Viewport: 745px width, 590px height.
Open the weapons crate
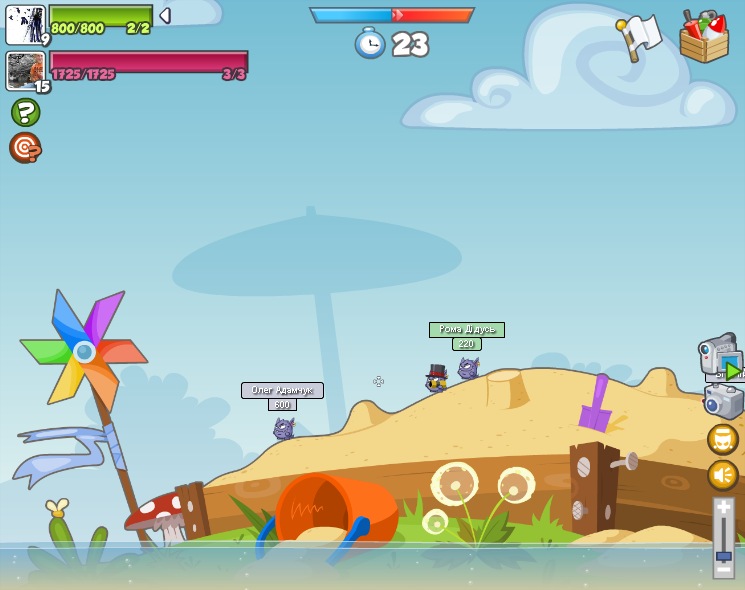tap(704, 37)
